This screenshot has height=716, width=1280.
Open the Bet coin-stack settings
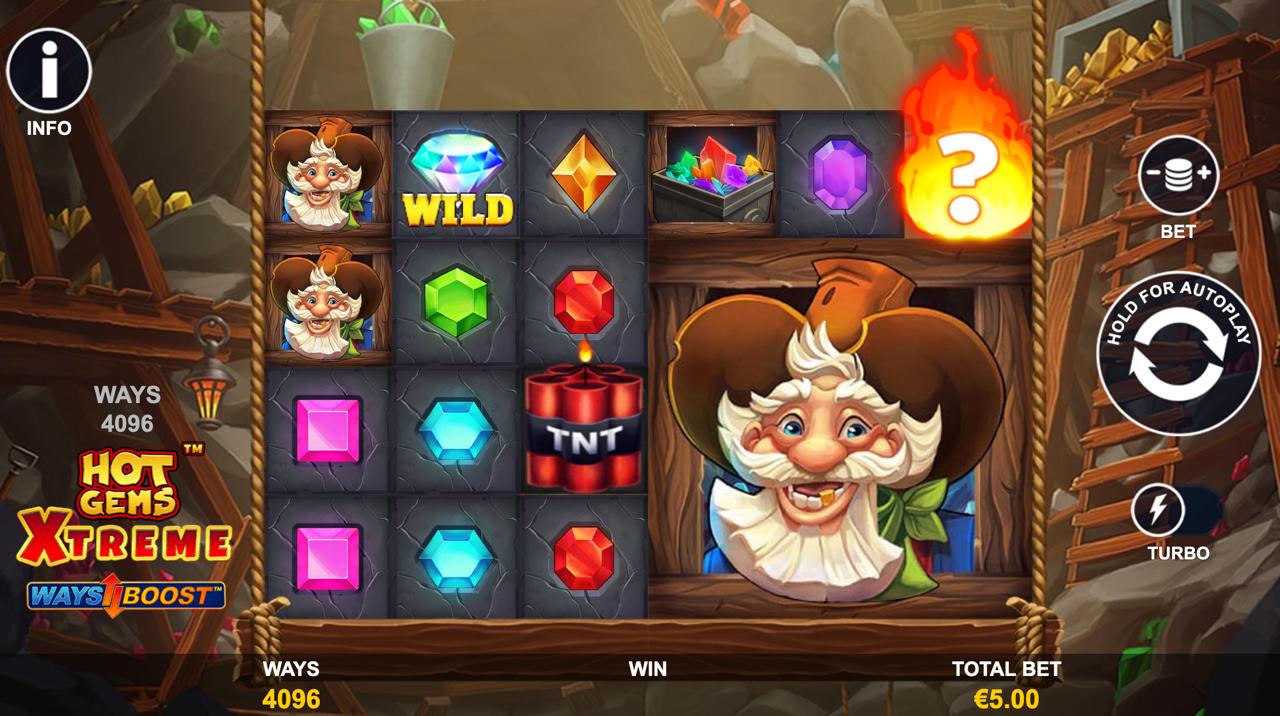point(1178,176)
